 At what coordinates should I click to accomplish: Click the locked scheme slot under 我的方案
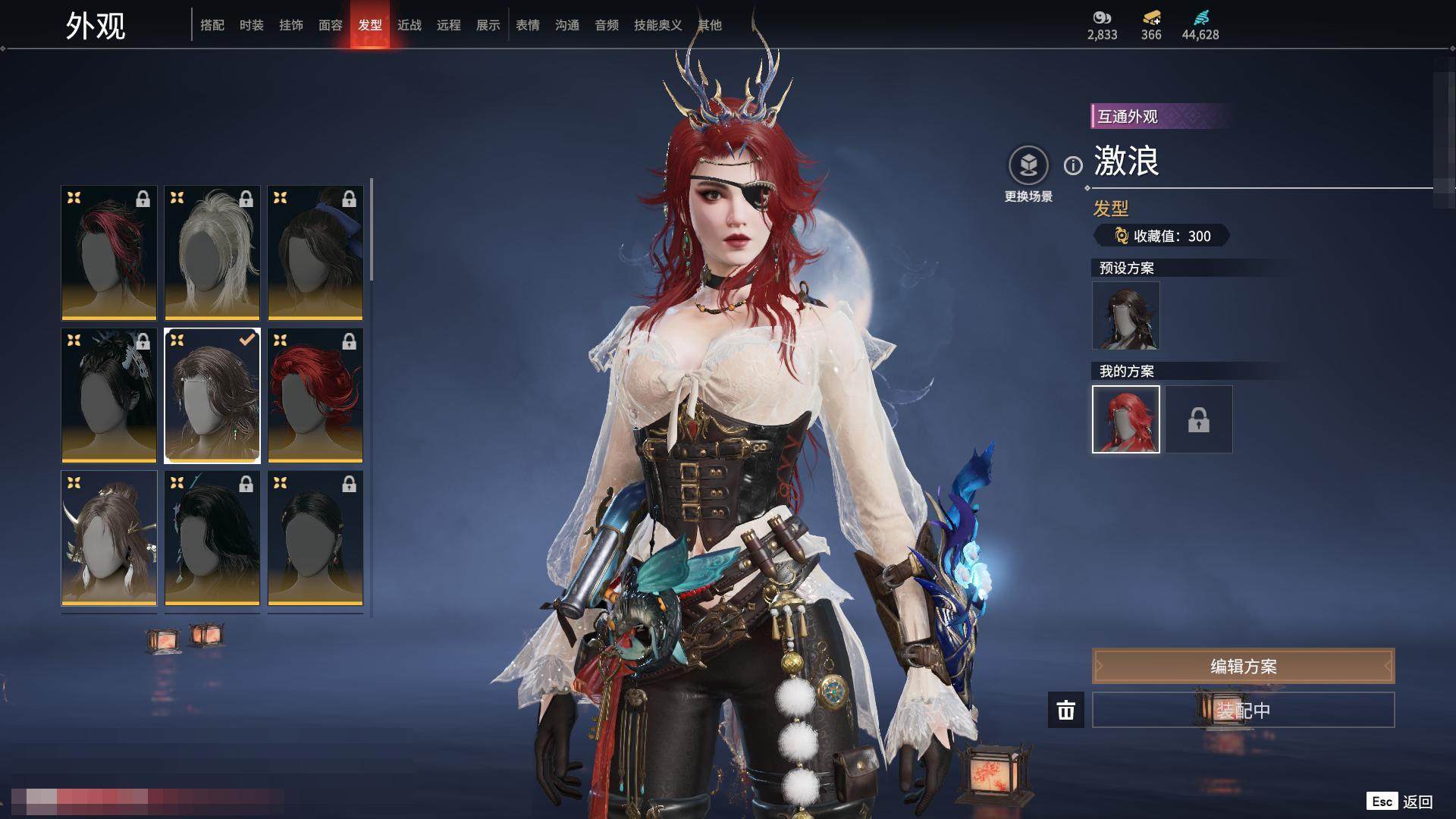[x=1198, y=419]
